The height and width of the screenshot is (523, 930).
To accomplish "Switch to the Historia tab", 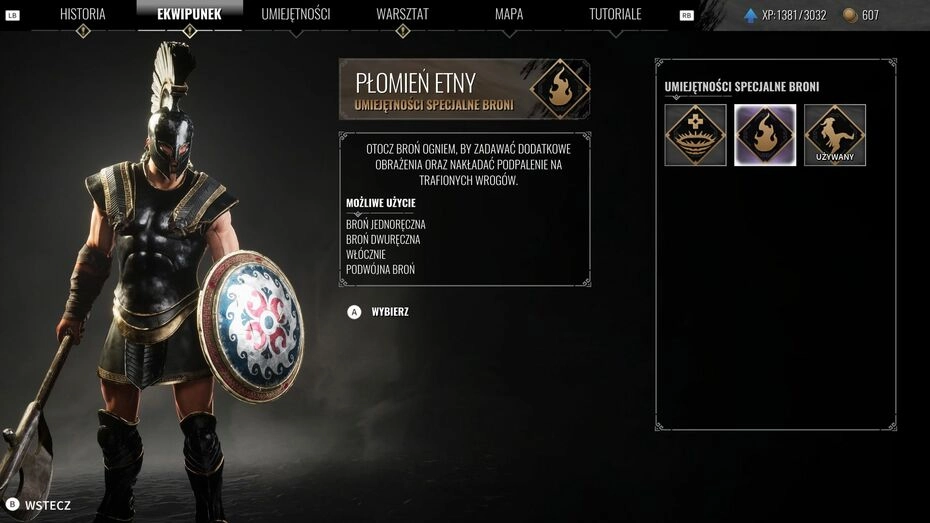I will [83, 14].
